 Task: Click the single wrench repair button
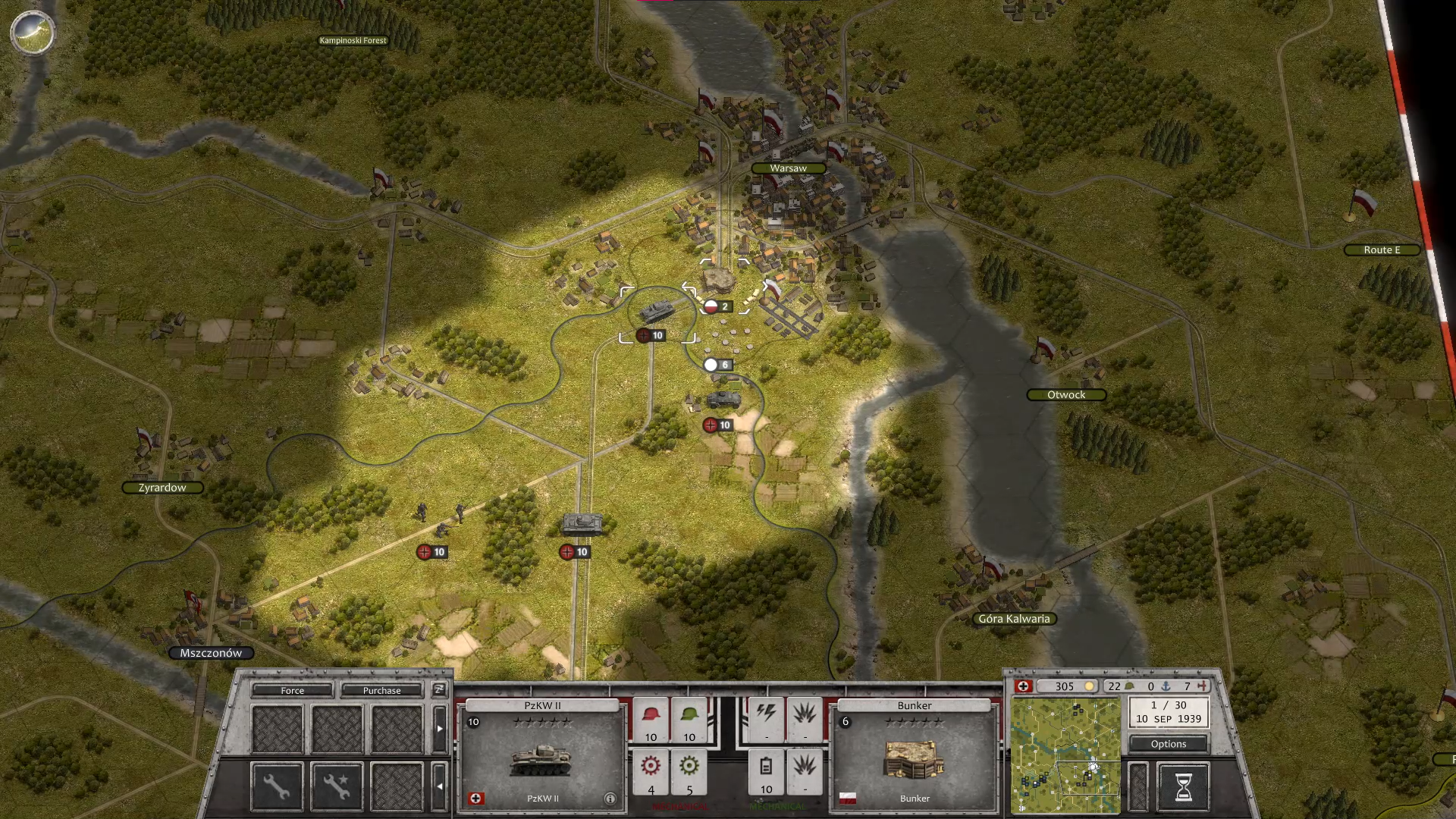(x=277, y=786)
